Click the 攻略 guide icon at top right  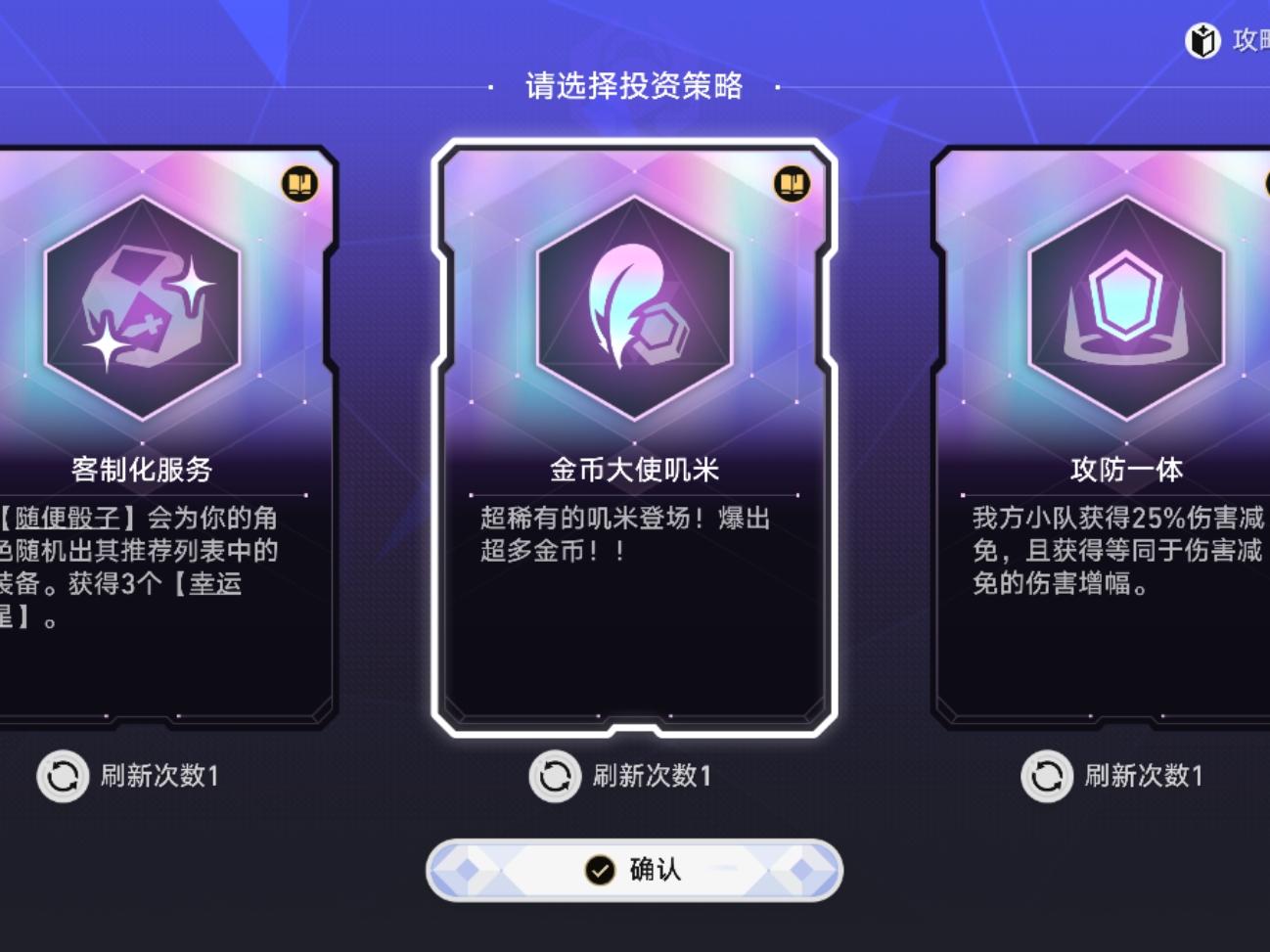tap(1203, 39)
